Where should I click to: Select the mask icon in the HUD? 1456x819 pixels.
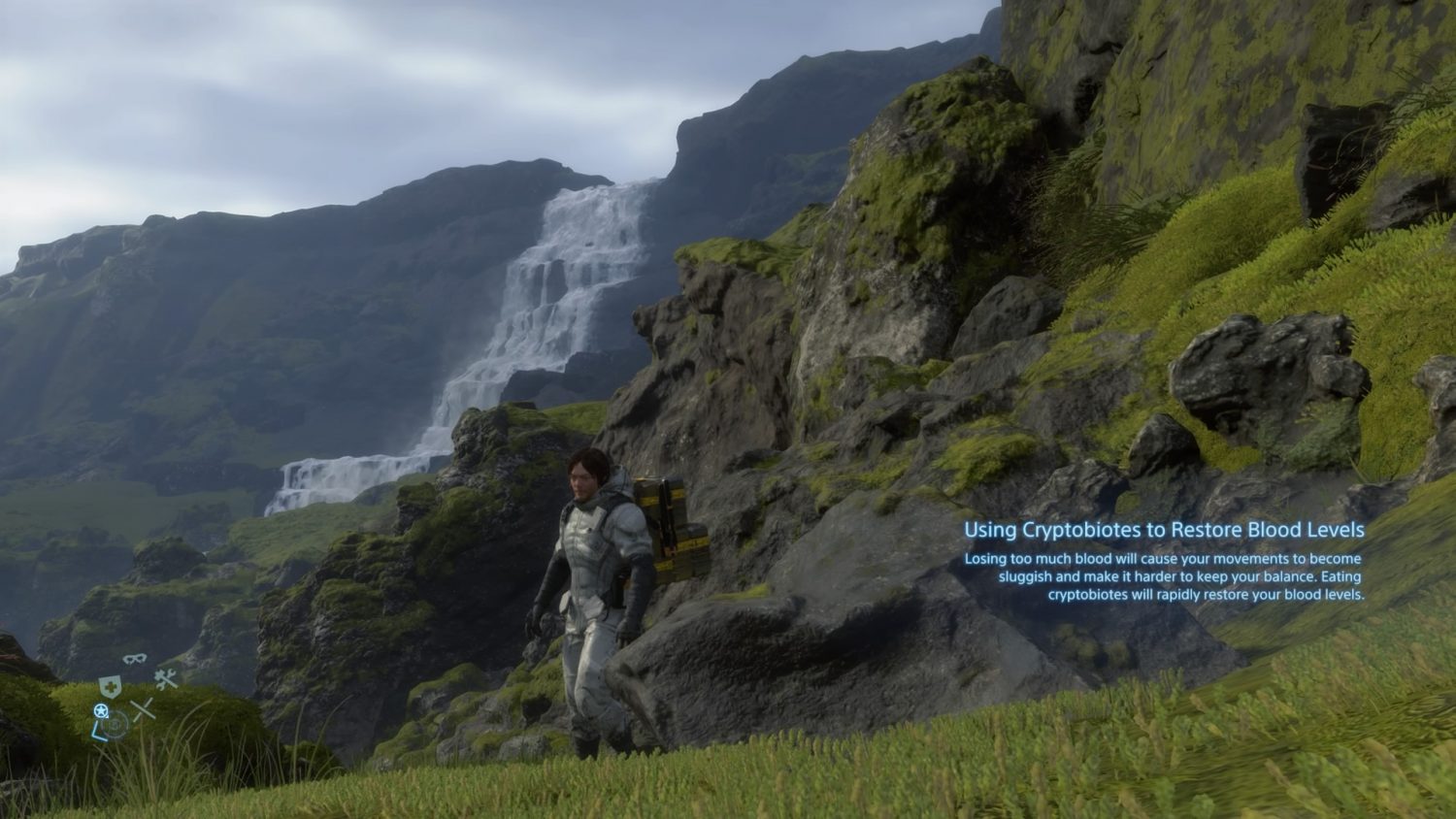pos(134,660)
